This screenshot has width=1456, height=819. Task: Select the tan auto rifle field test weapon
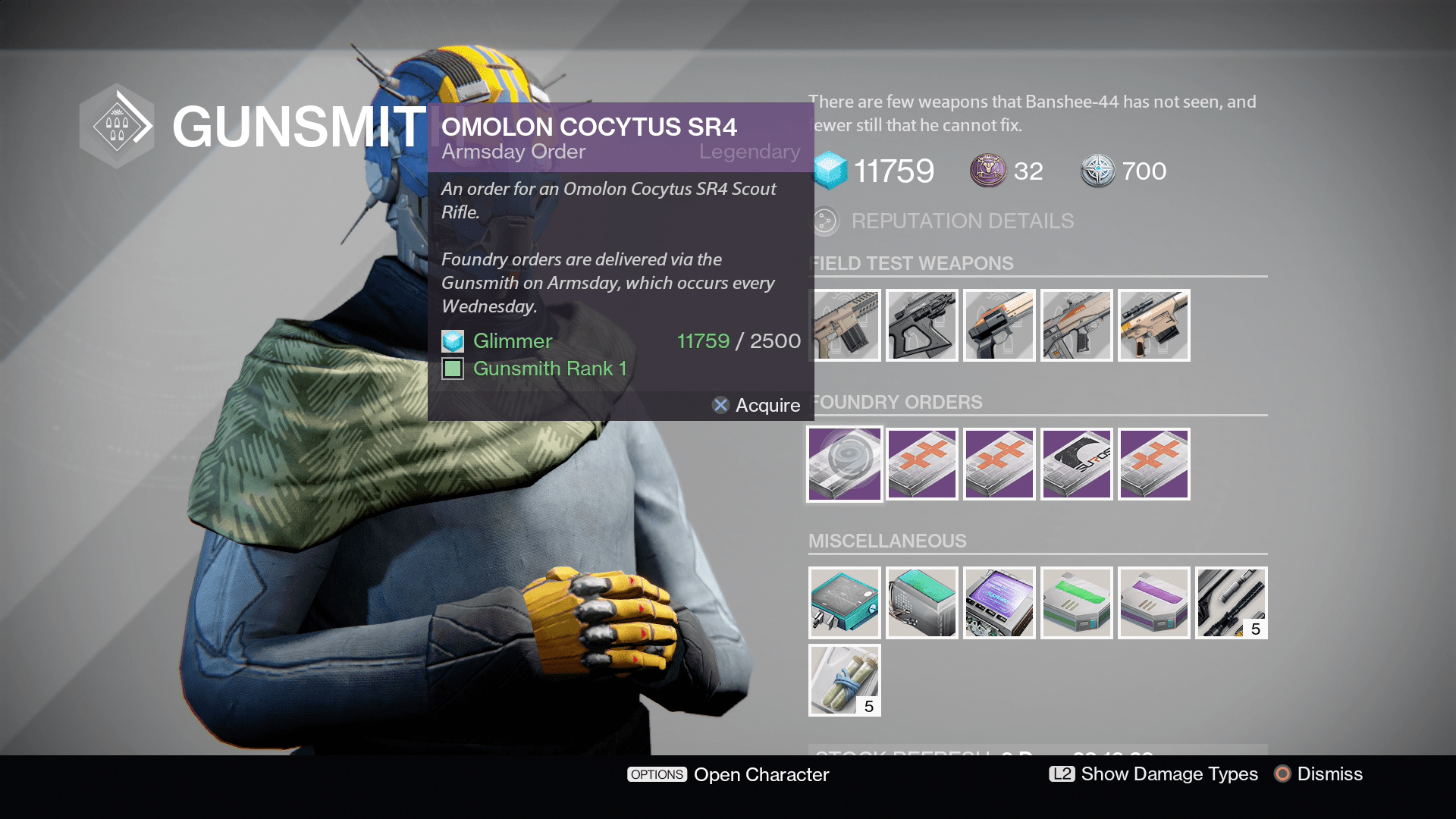click(x=844, y=325)
